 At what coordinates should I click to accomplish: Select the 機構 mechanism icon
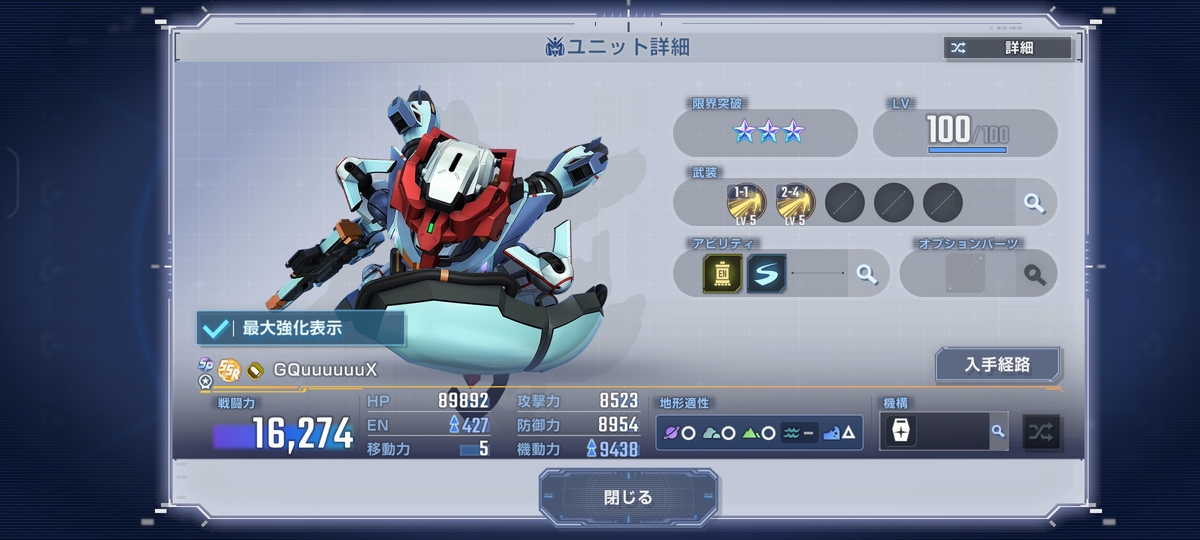click(901, 432)
